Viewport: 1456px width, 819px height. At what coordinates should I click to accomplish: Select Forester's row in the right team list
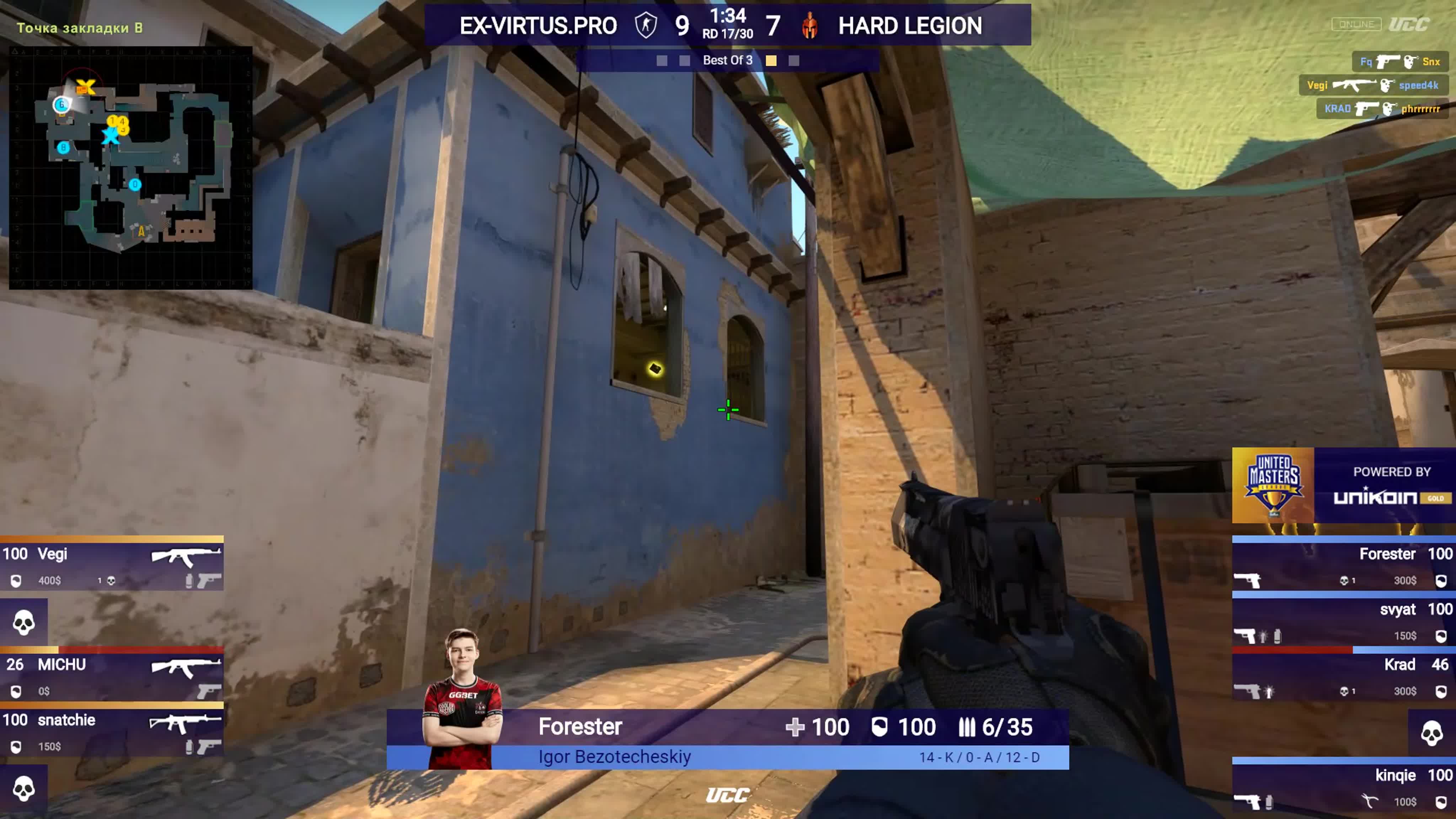click(1344, 565)
